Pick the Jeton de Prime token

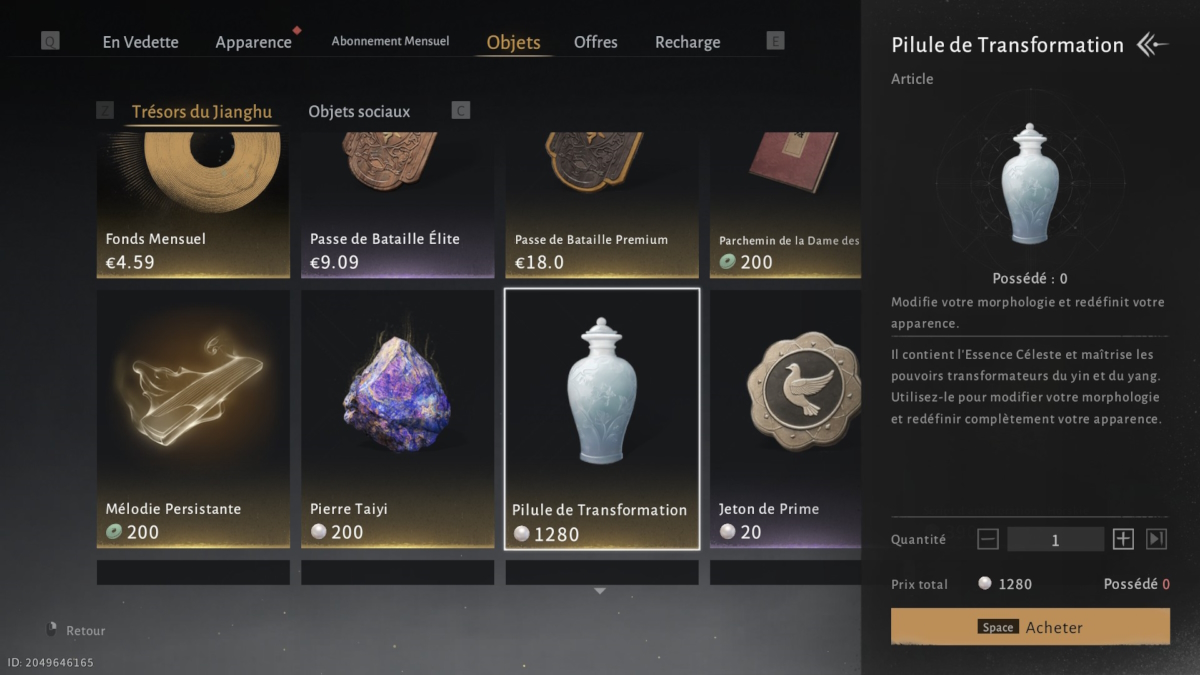786,418
